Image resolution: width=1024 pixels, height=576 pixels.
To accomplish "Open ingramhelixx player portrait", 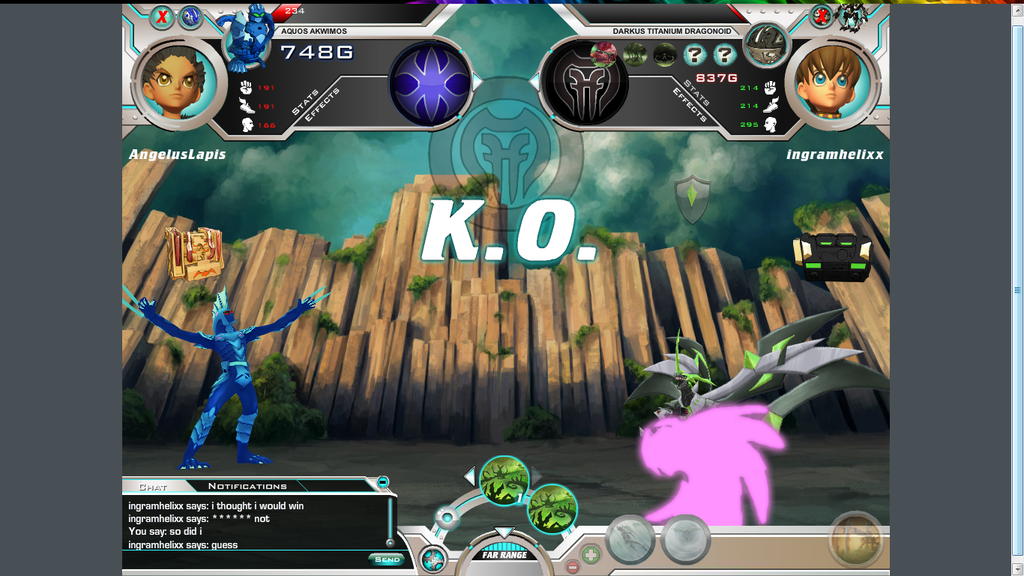I will tap(836, 82).
